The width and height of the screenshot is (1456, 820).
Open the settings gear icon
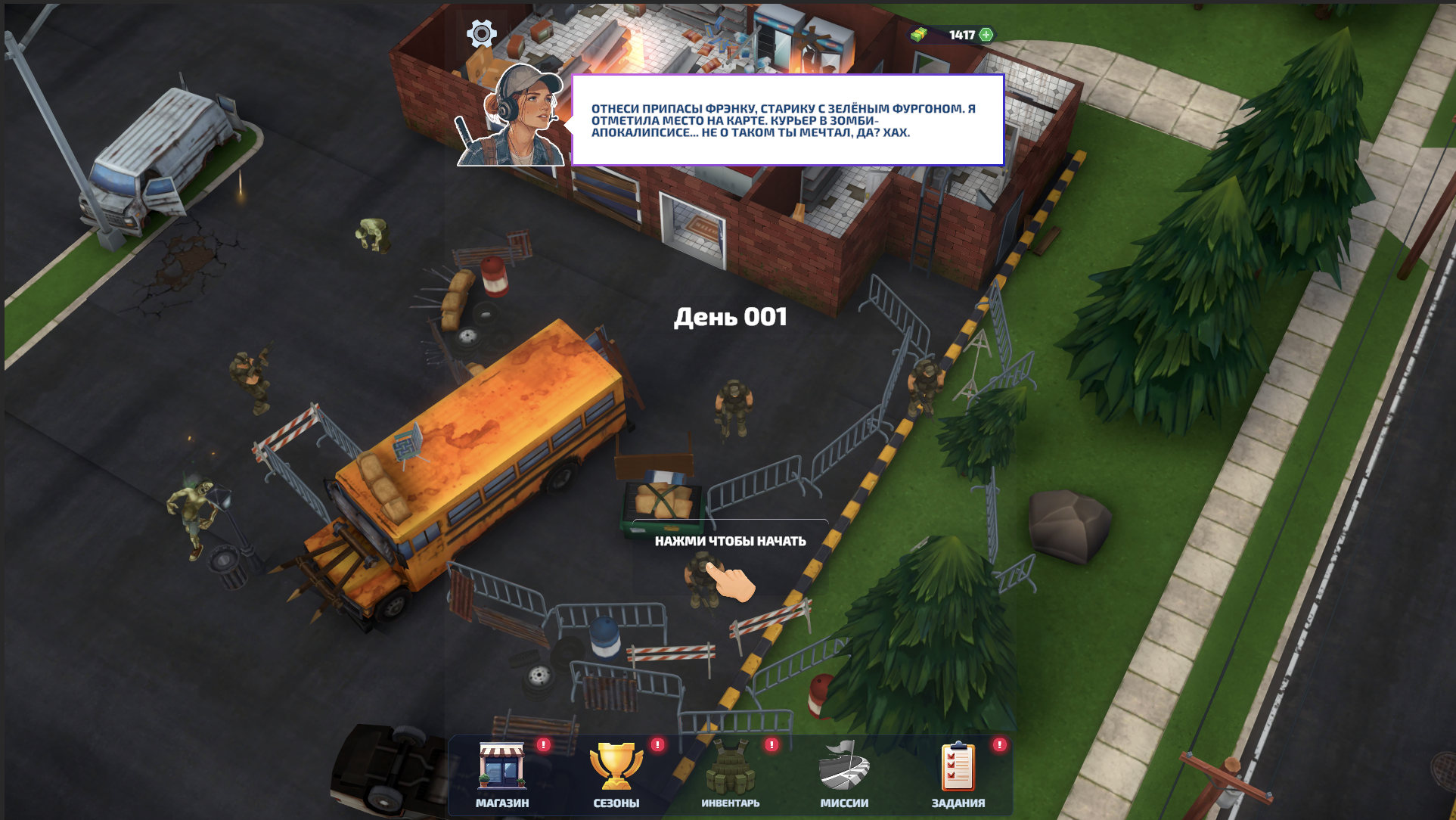(481, 33)
